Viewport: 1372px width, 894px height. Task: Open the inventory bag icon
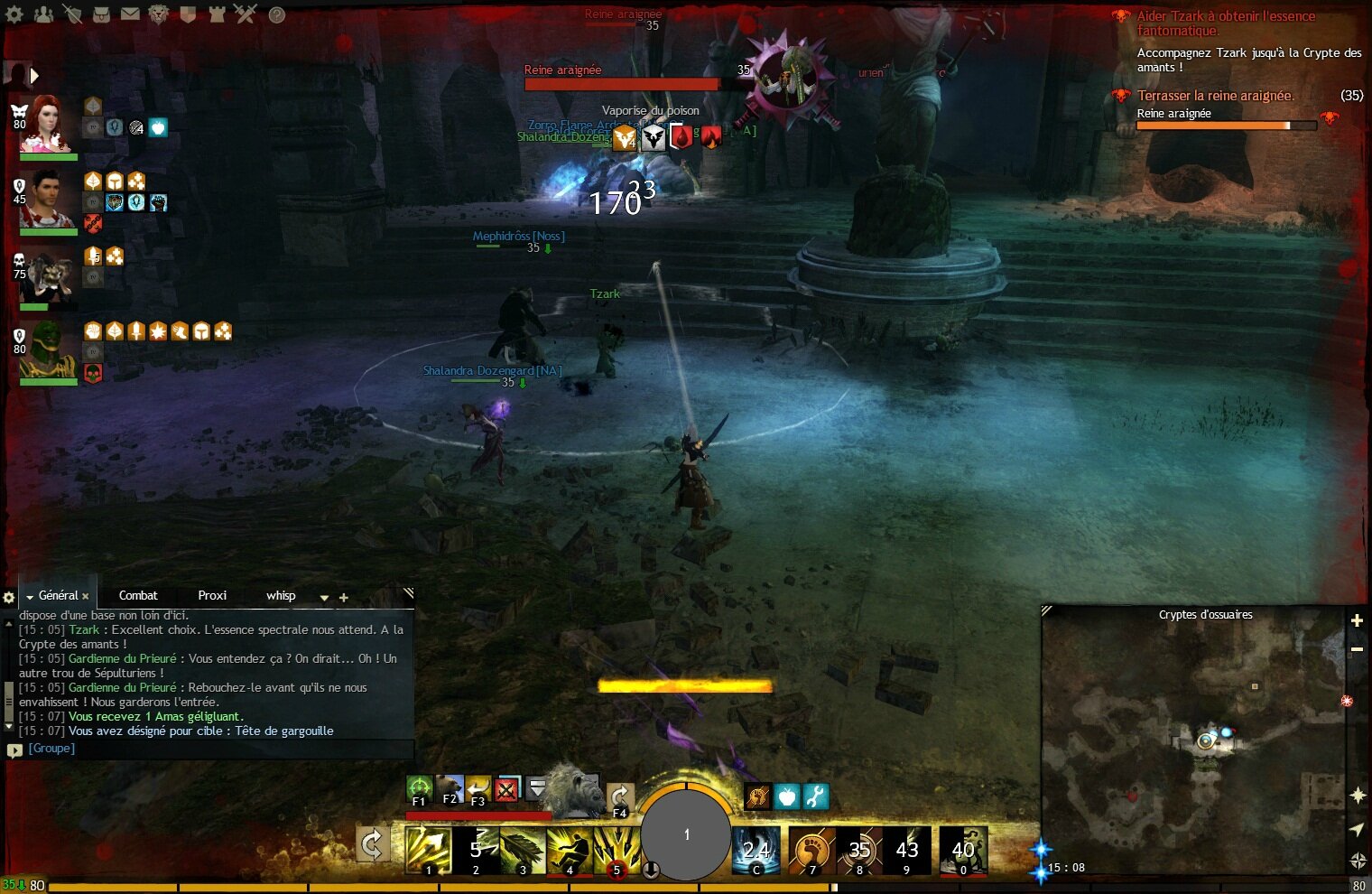101,14
